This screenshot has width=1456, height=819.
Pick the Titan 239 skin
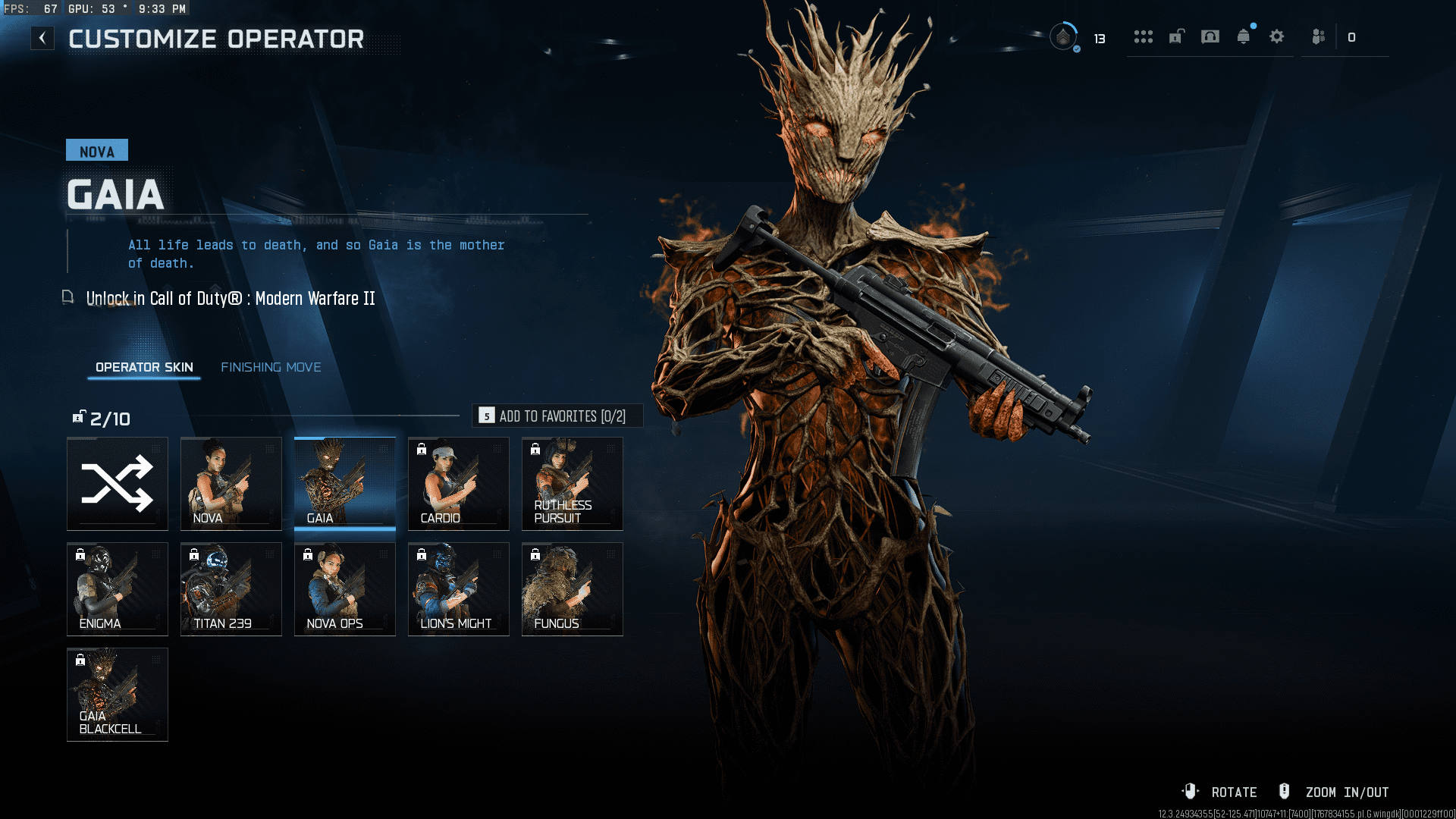[x=231, y=588]
